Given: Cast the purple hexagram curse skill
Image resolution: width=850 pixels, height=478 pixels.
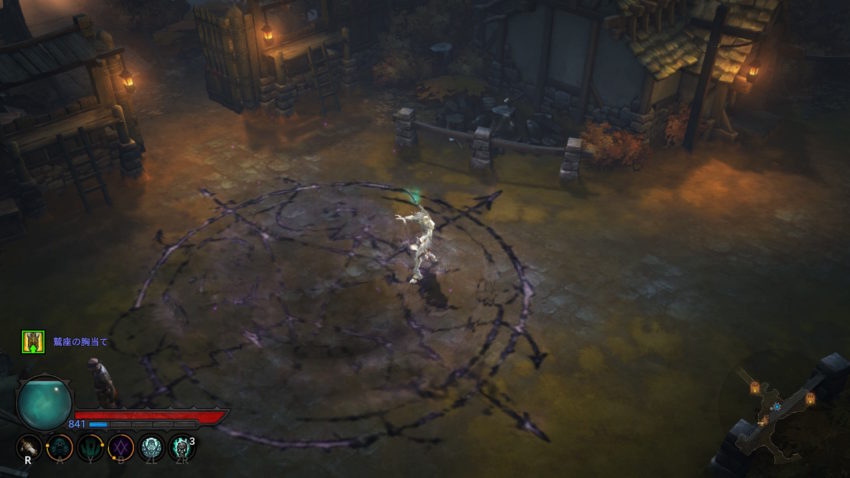Looking at the screenshot, I should click(x=121, y=447).
